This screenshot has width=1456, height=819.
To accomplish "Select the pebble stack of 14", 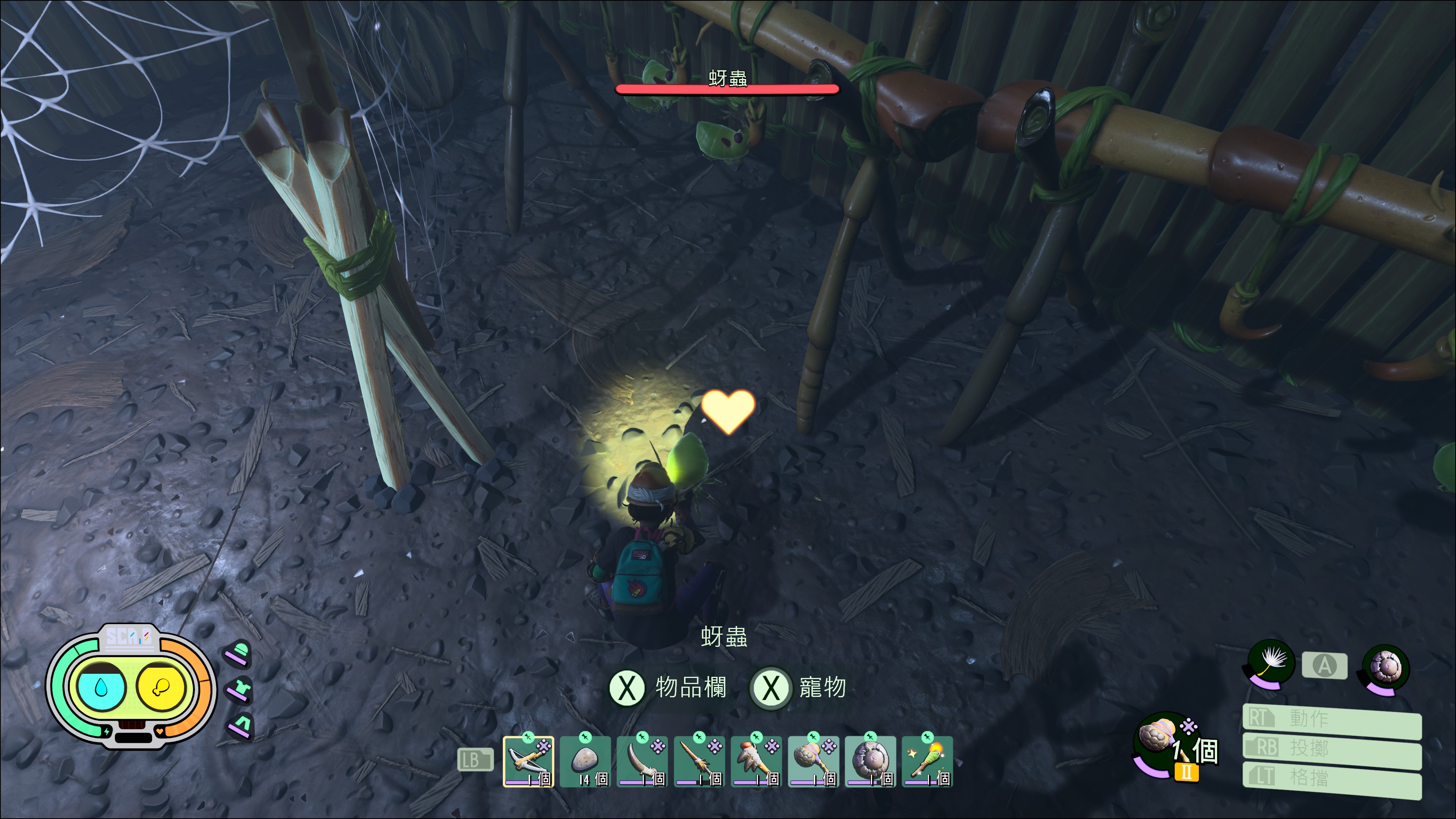I will [x=585, y=761].
